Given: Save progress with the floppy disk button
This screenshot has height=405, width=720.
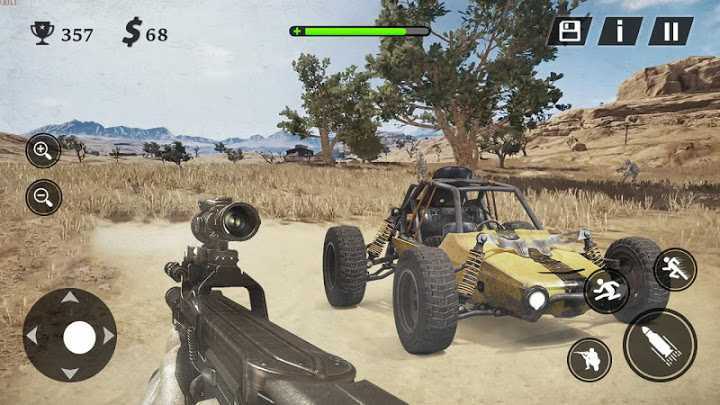Looking at the screenshot, I should [569, 31].
